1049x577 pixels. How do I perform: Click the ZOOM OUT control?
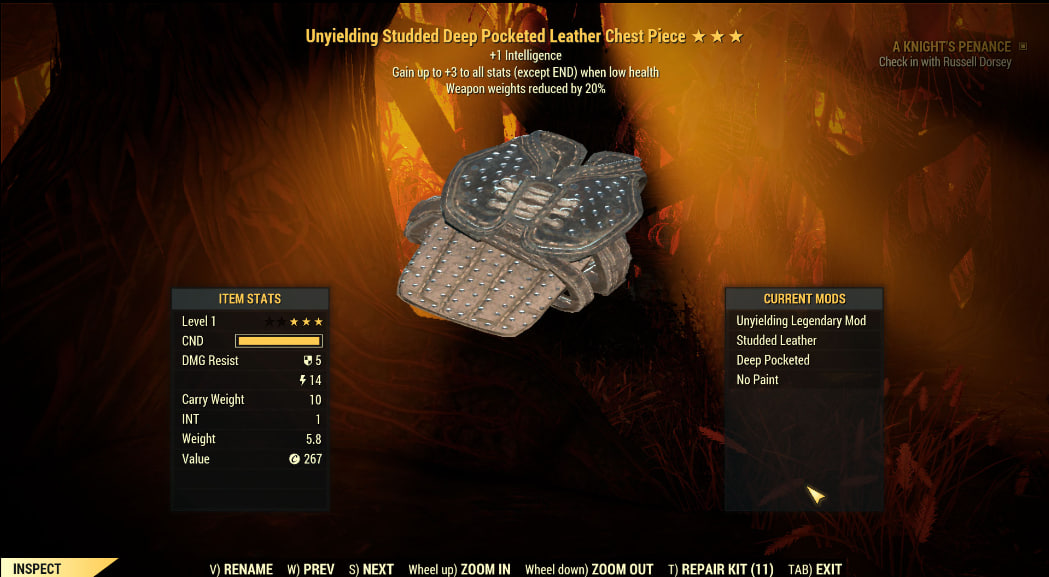[x=589, y=569]
